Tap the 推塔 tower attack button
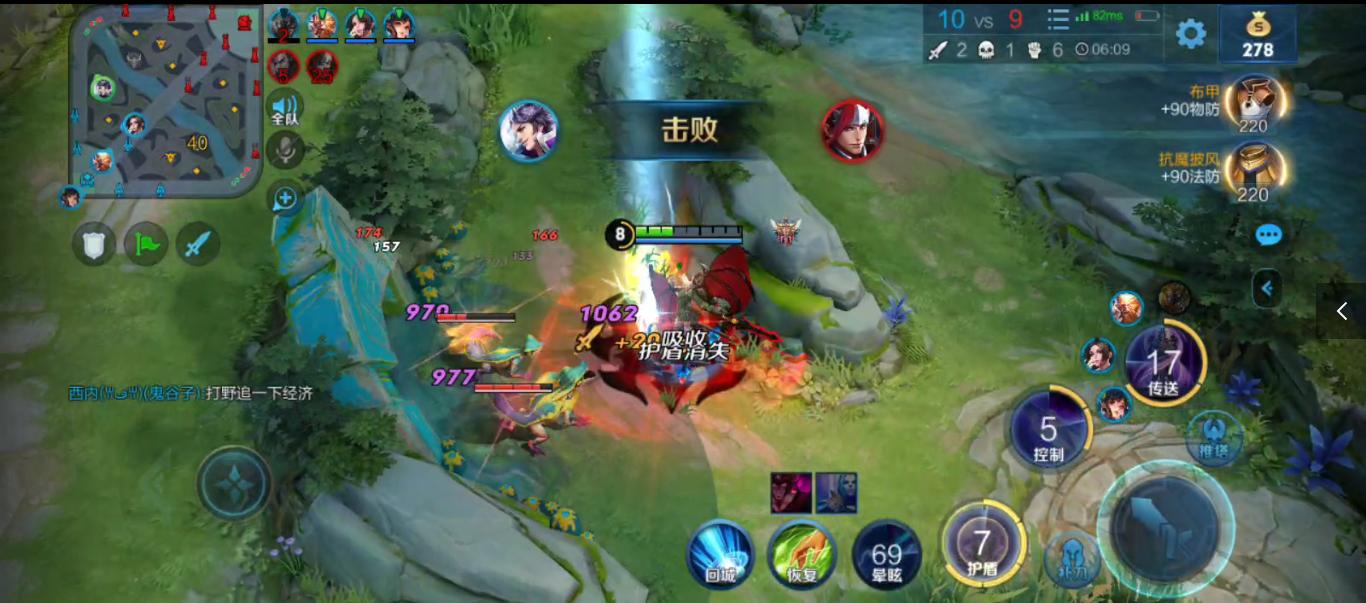 coord(1214,438)
